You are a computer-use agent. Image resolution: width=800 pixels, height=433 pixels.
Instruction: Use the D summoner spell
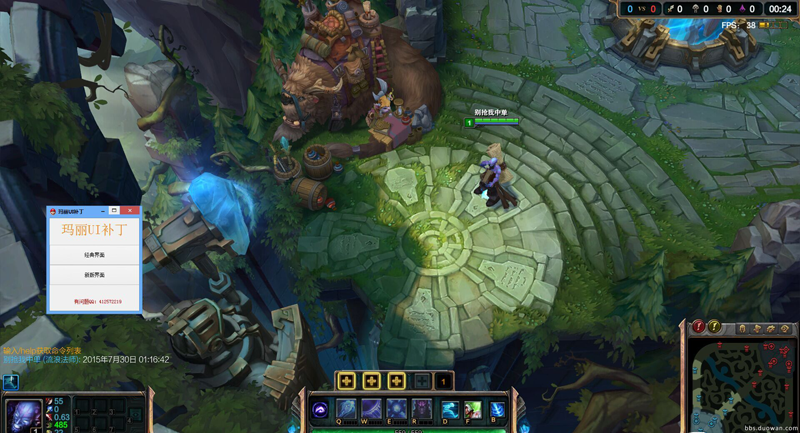[450, 408]
